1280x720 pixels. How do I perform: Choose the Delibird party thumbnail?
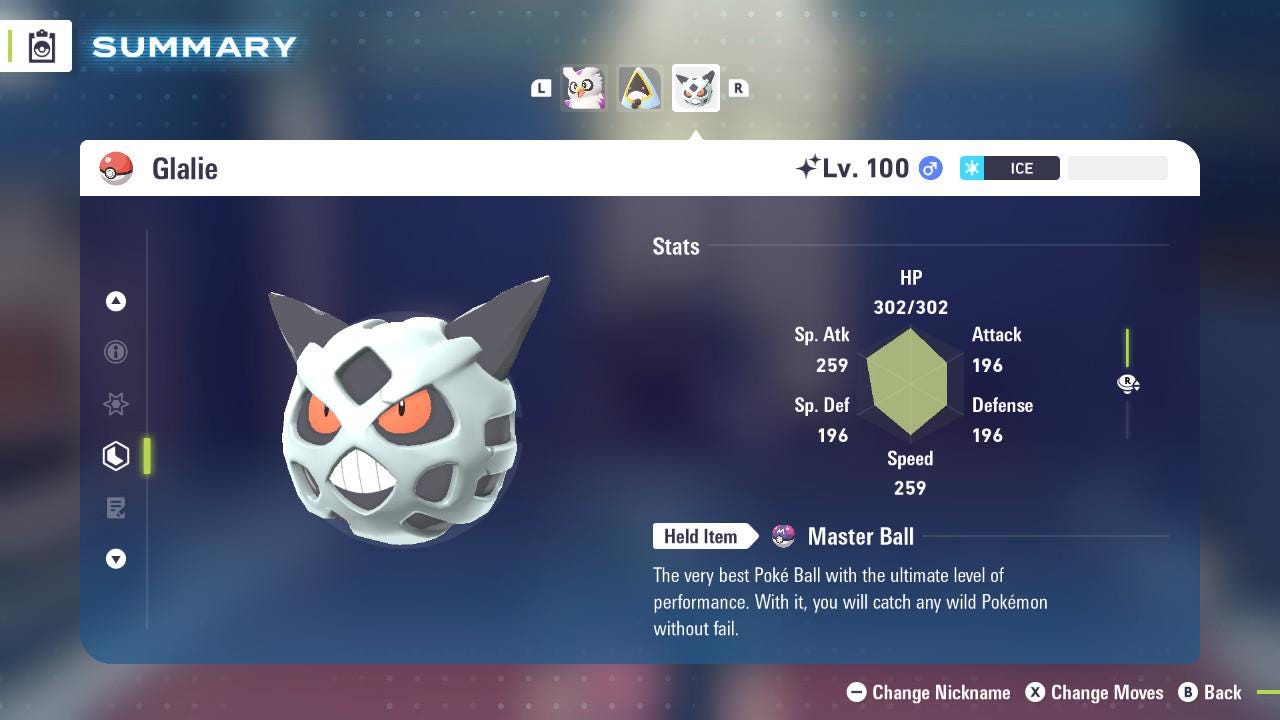[584, 88]
